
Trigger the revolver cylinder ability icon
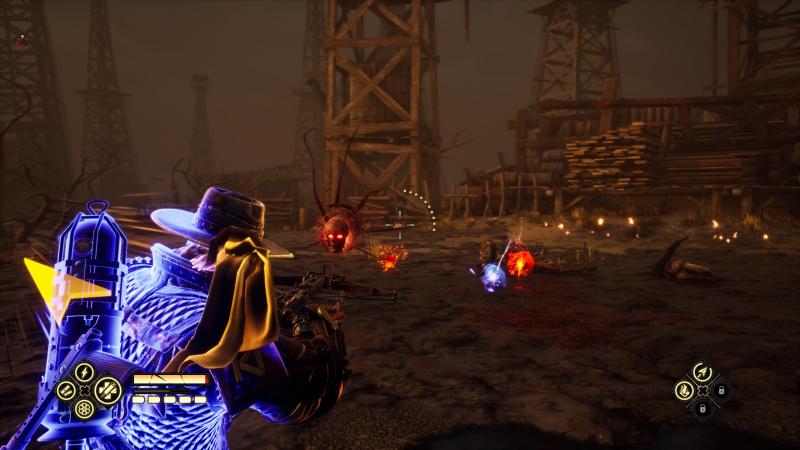[x=84, y=409]
